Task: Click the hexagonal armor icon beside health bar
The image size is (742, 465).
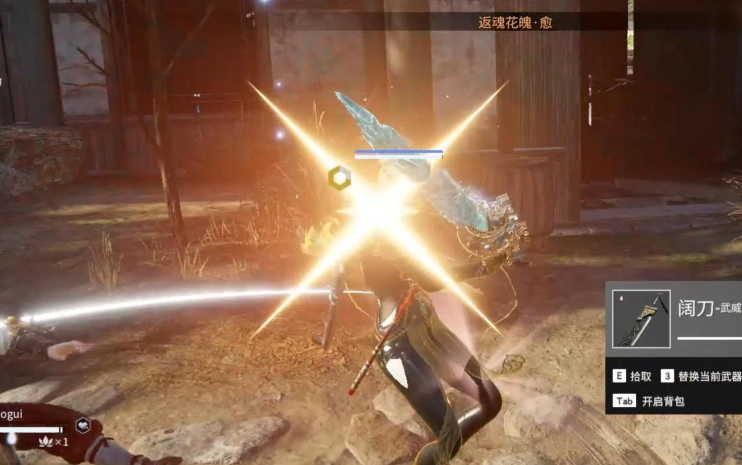Action: (x=84, y=424)
